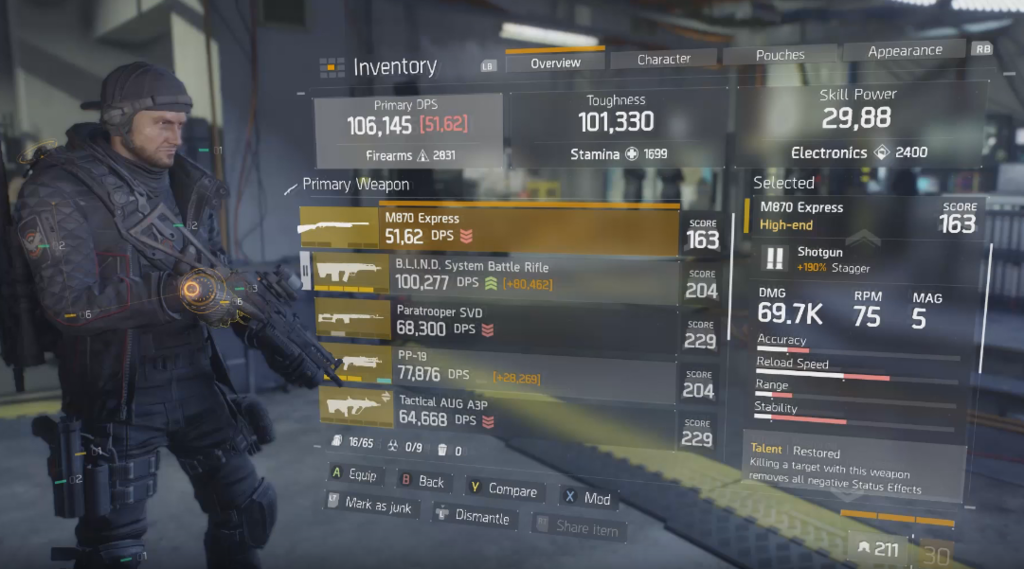Click the Back button

[x=422, y=481]
